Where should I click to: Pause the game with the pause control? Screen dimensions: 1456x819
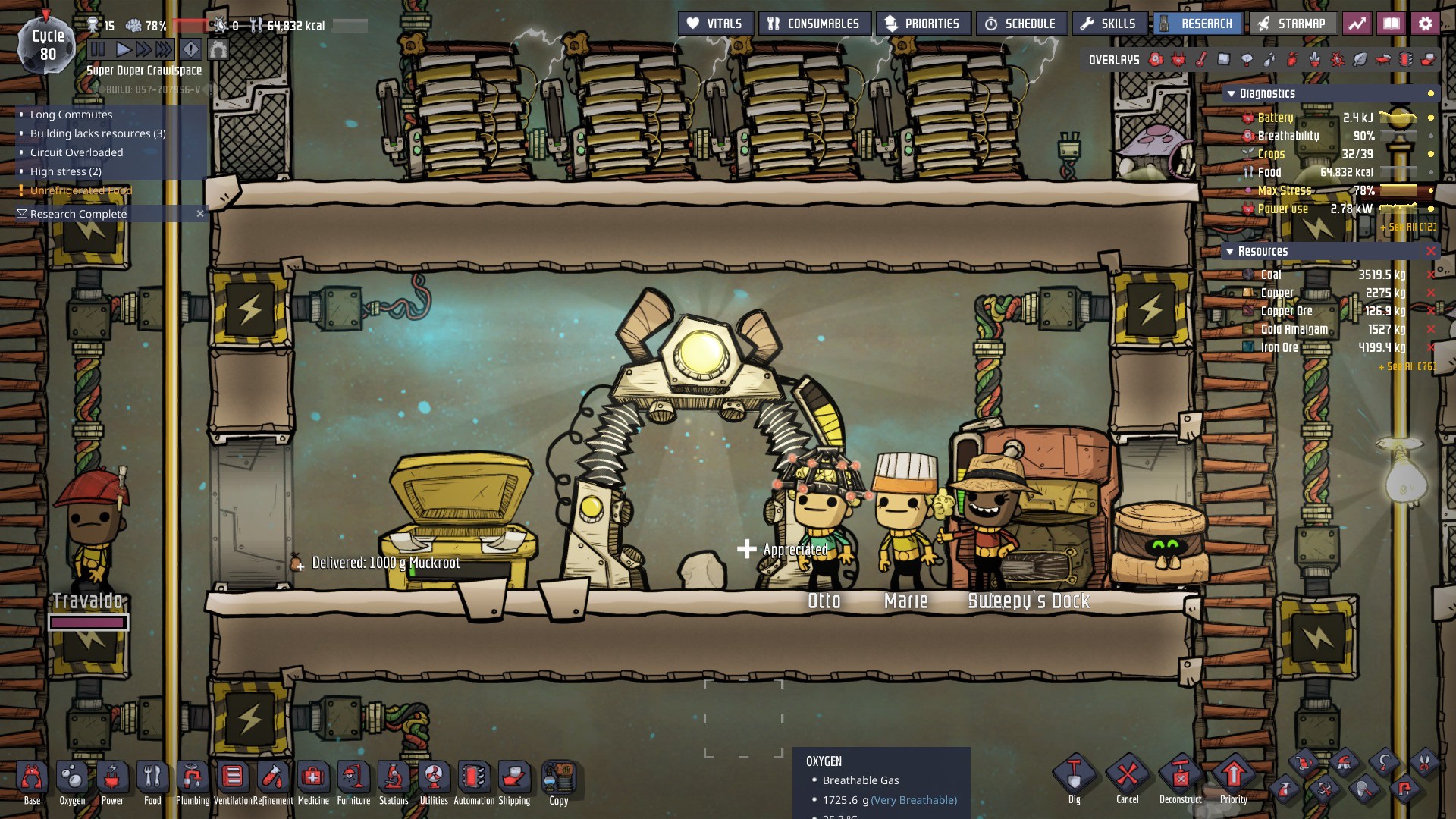(98, 50)
